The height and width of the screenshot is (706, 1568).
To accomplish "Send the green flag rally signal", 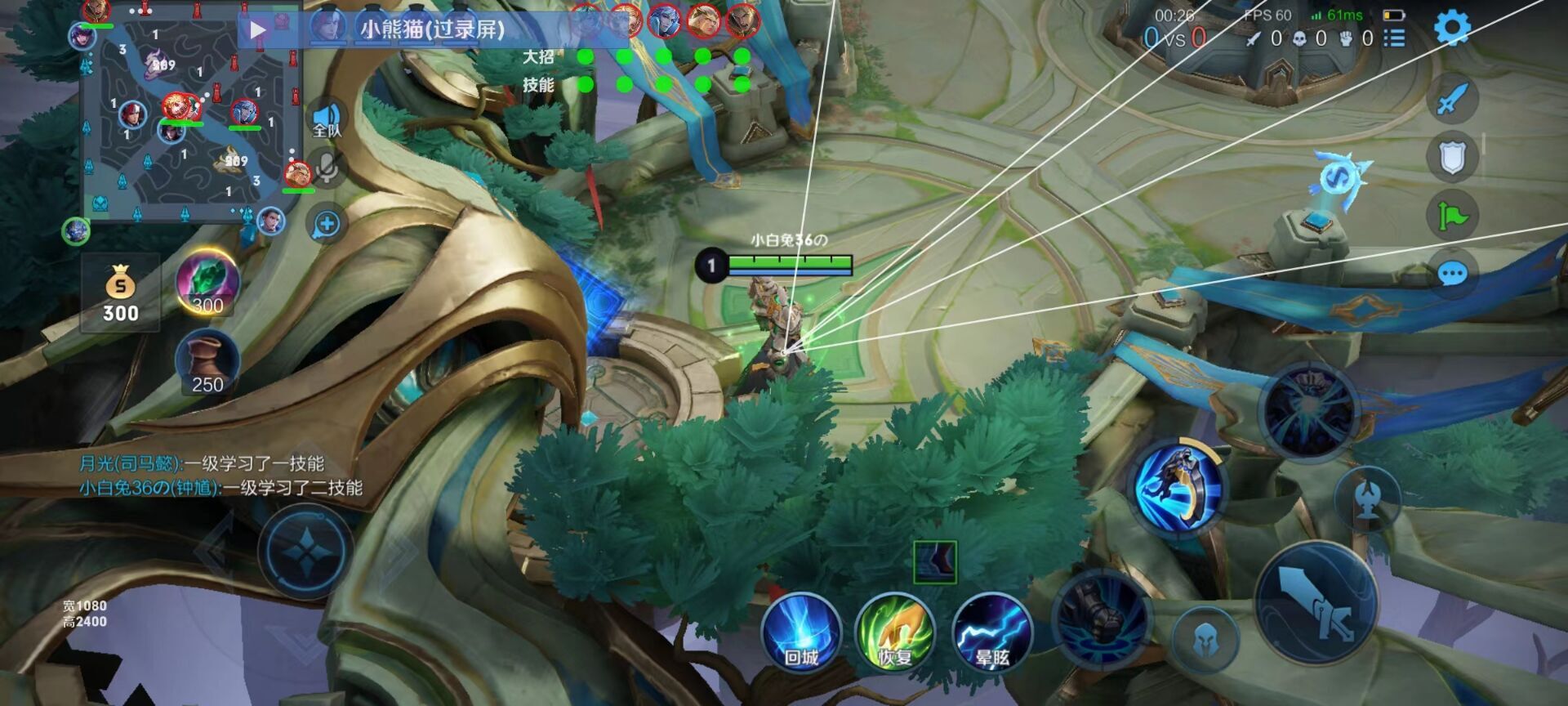I will click(1451, 216).
